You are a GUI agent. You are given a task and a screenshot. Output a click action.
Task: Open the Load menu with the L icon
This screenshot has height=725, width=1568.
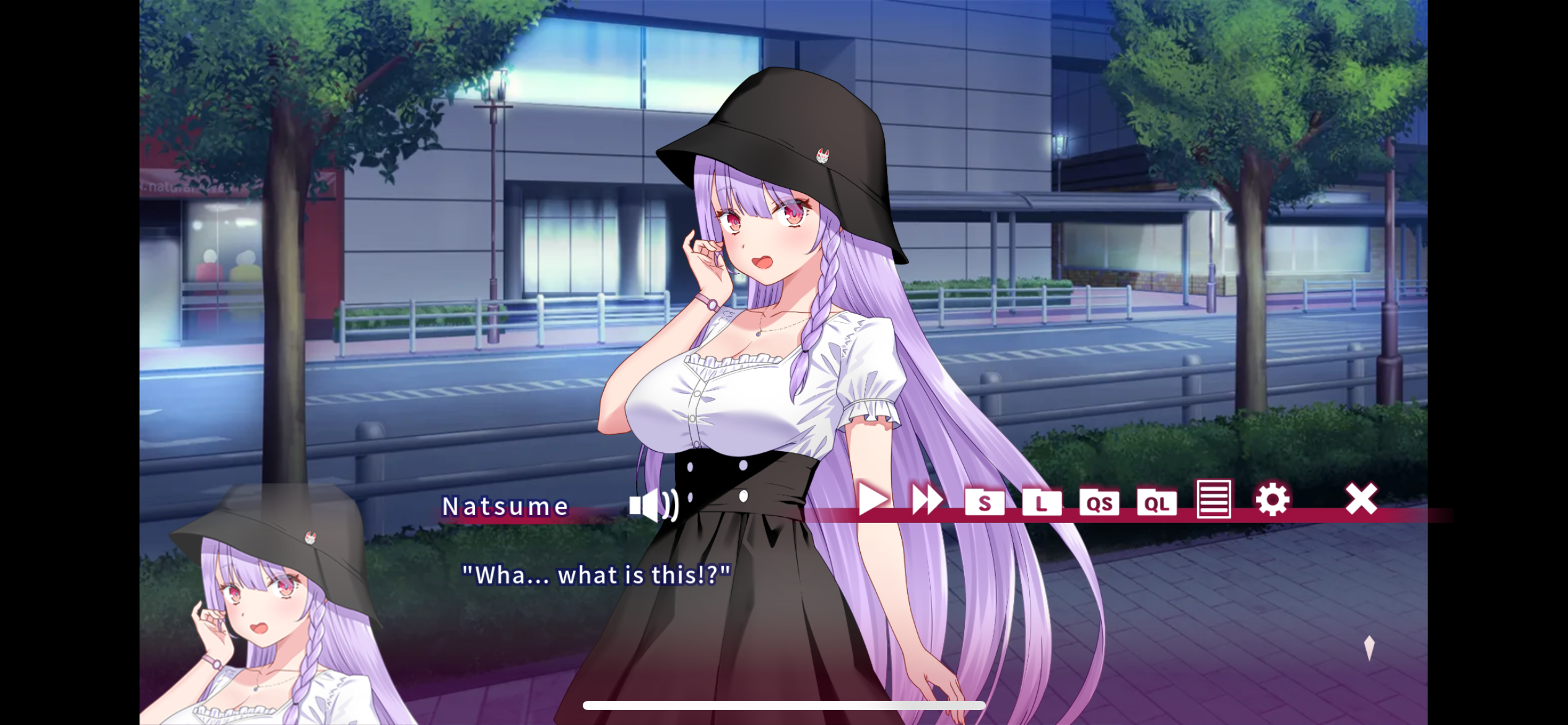(x=1042, y=503)
